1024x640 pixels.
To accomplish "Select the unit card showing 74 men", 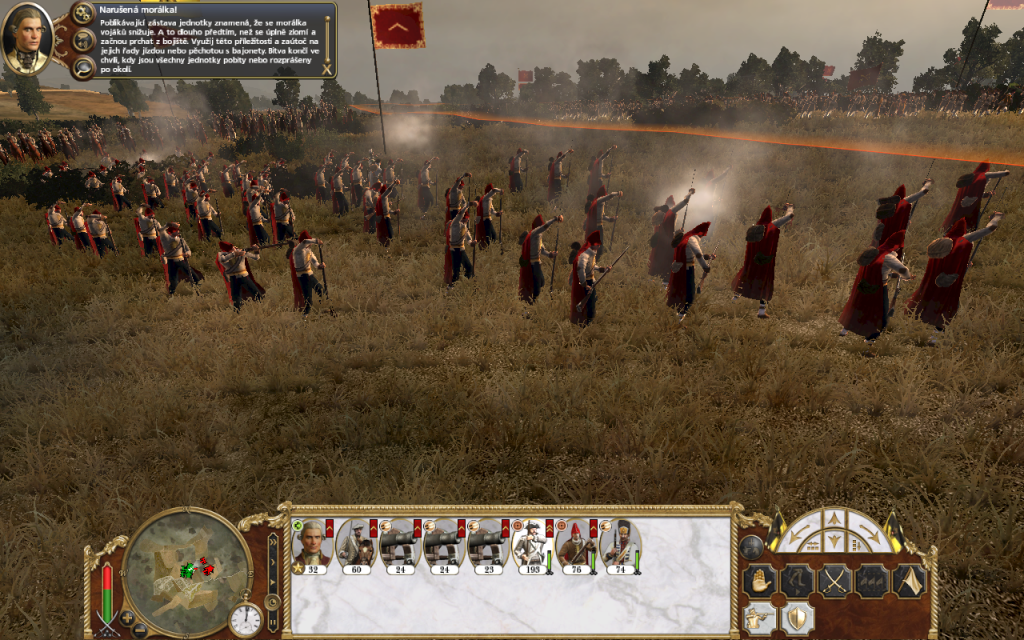I will (619, 548).
